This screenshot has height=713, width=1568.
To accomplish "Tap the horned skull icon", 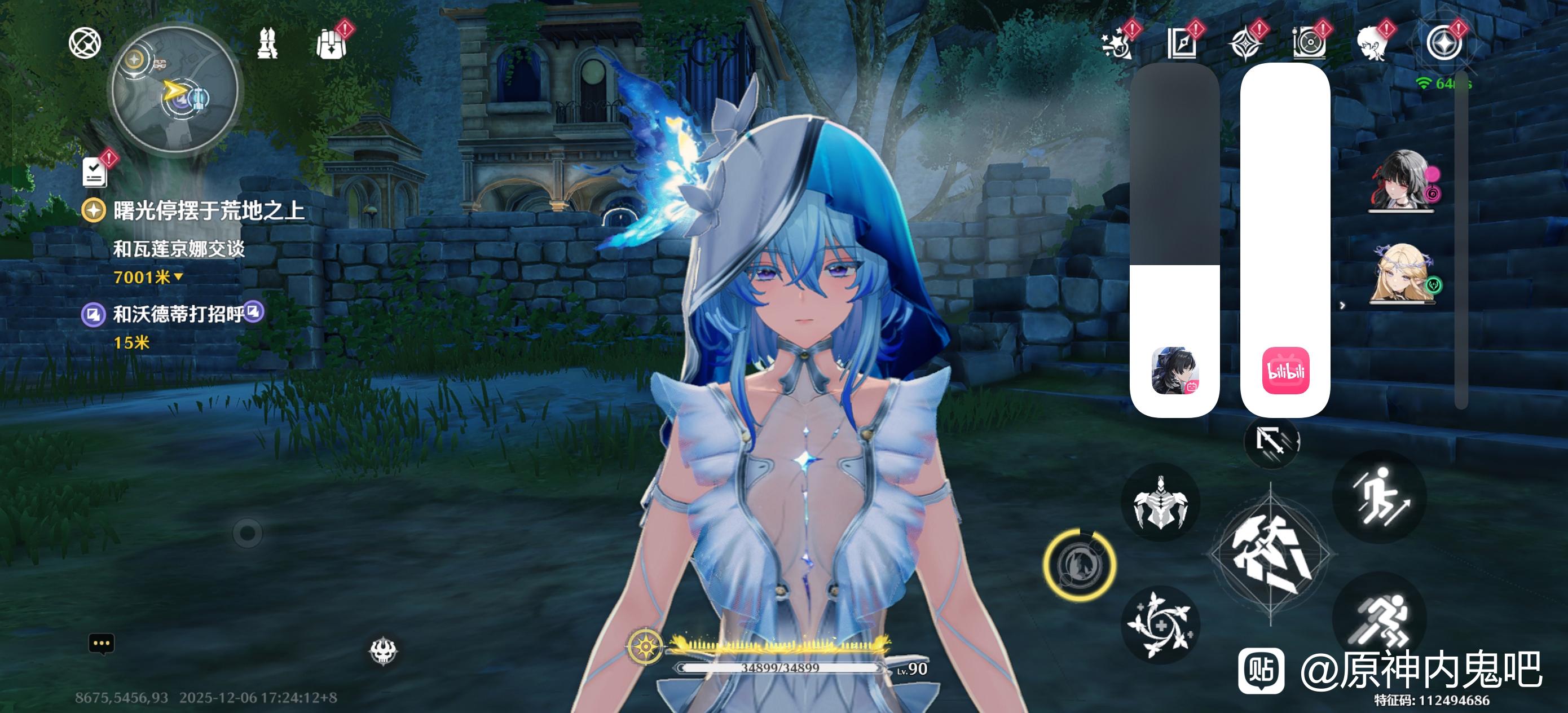I will 384,651.
